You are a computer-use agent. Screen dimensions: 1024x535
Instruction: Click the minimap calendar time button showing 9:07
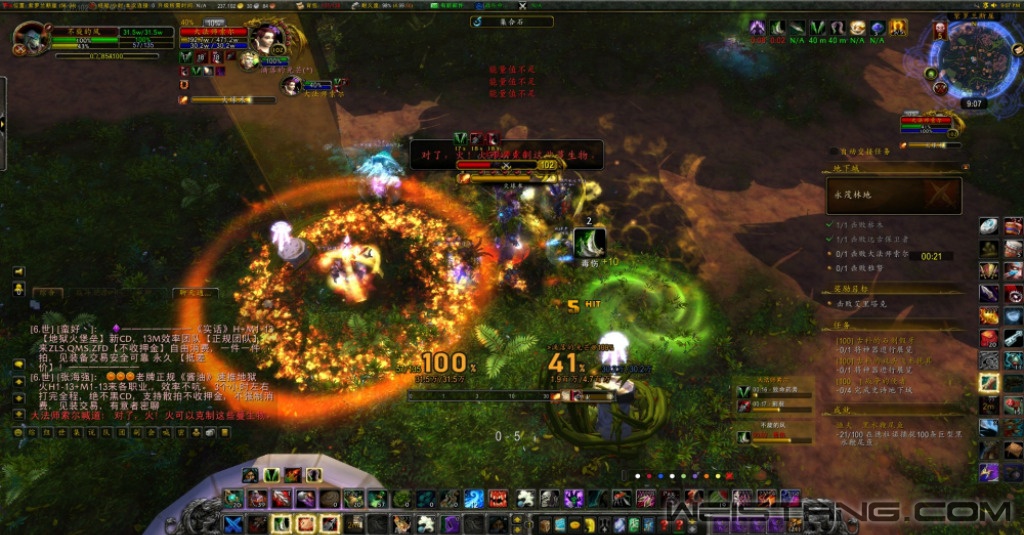tap(975, 103)
